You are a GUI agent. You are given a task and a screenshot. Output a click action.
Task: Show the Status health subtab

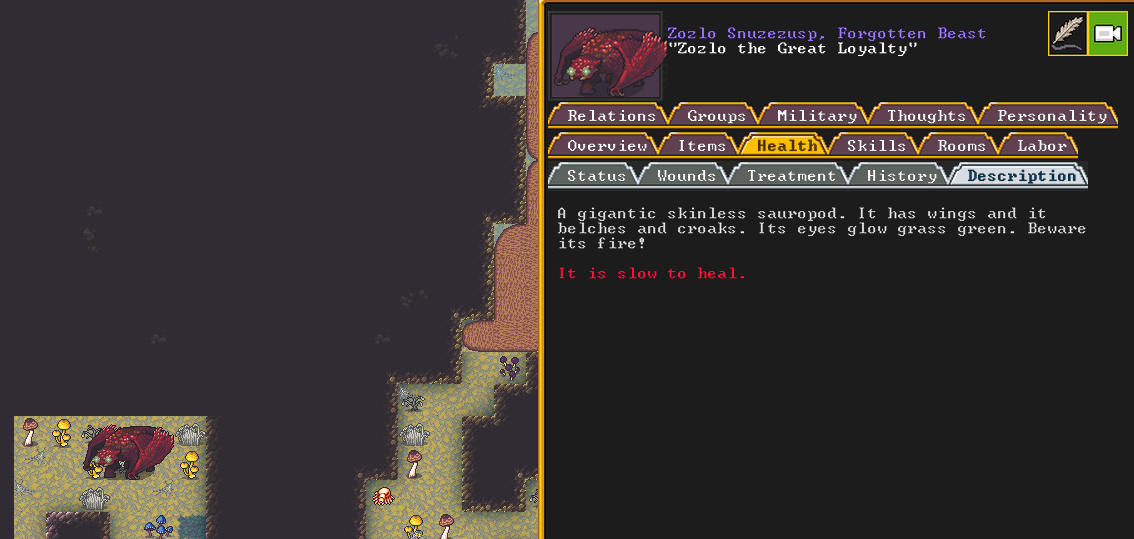596,176
